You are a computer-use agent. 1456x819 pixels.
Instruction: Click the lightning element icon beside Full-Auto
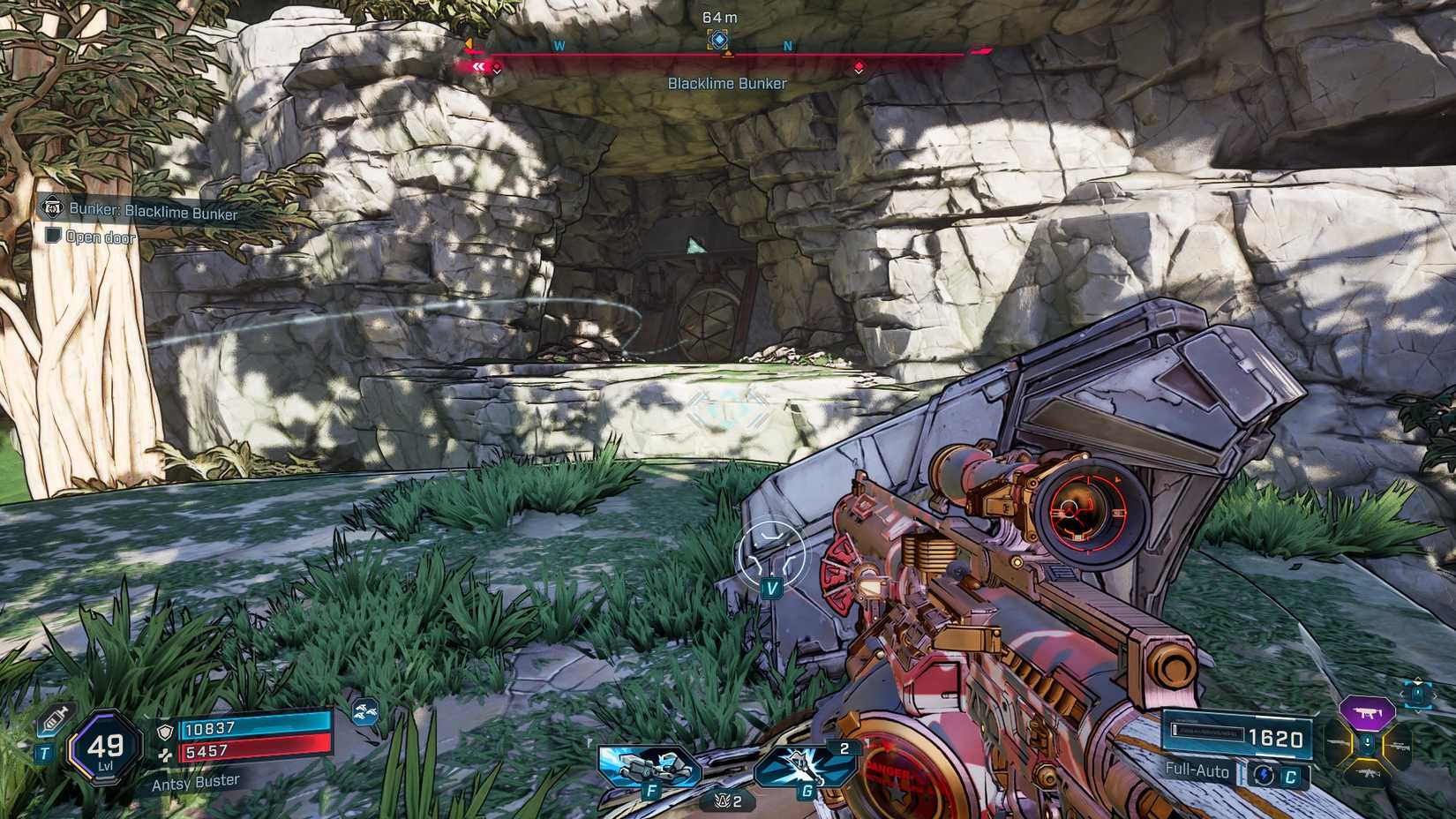coord(1263,776)
